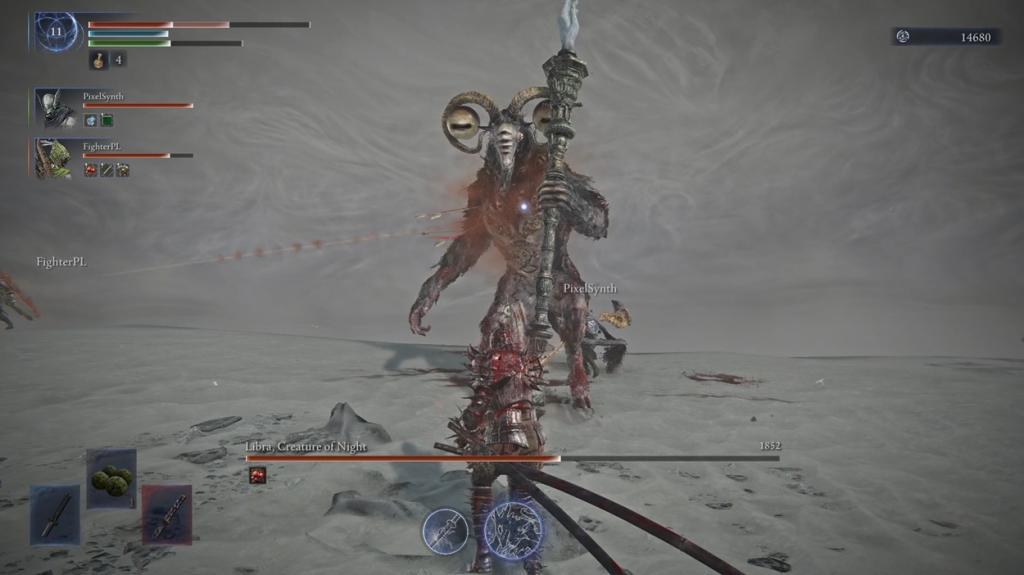Click the red status icon under Libra's health bar
This screenshot has height=575, width=1024.
[257, 475]
